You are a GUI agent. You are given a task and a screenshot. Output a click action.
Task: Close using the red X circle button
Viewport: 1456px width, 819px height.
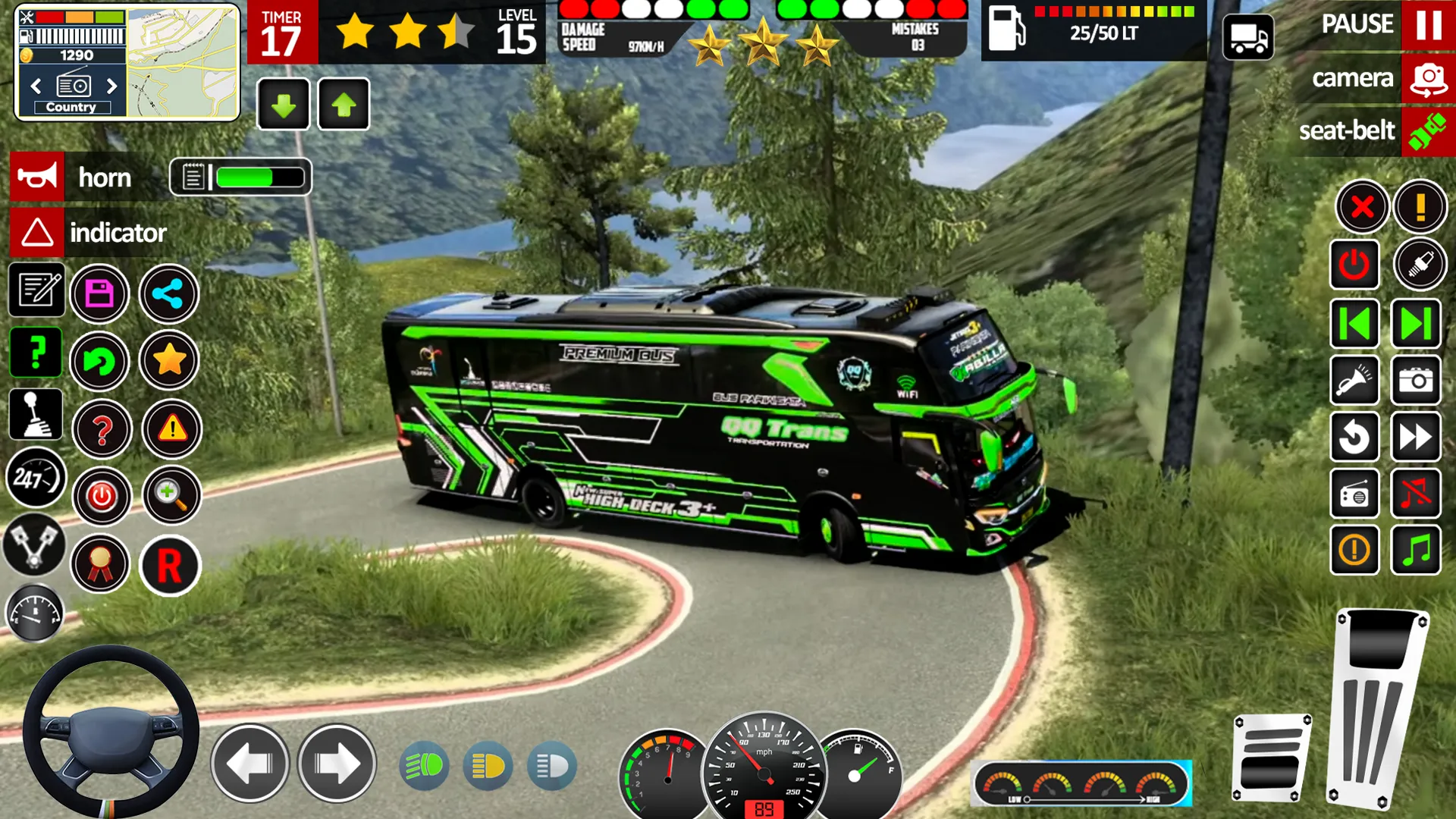pos(1362,206)
